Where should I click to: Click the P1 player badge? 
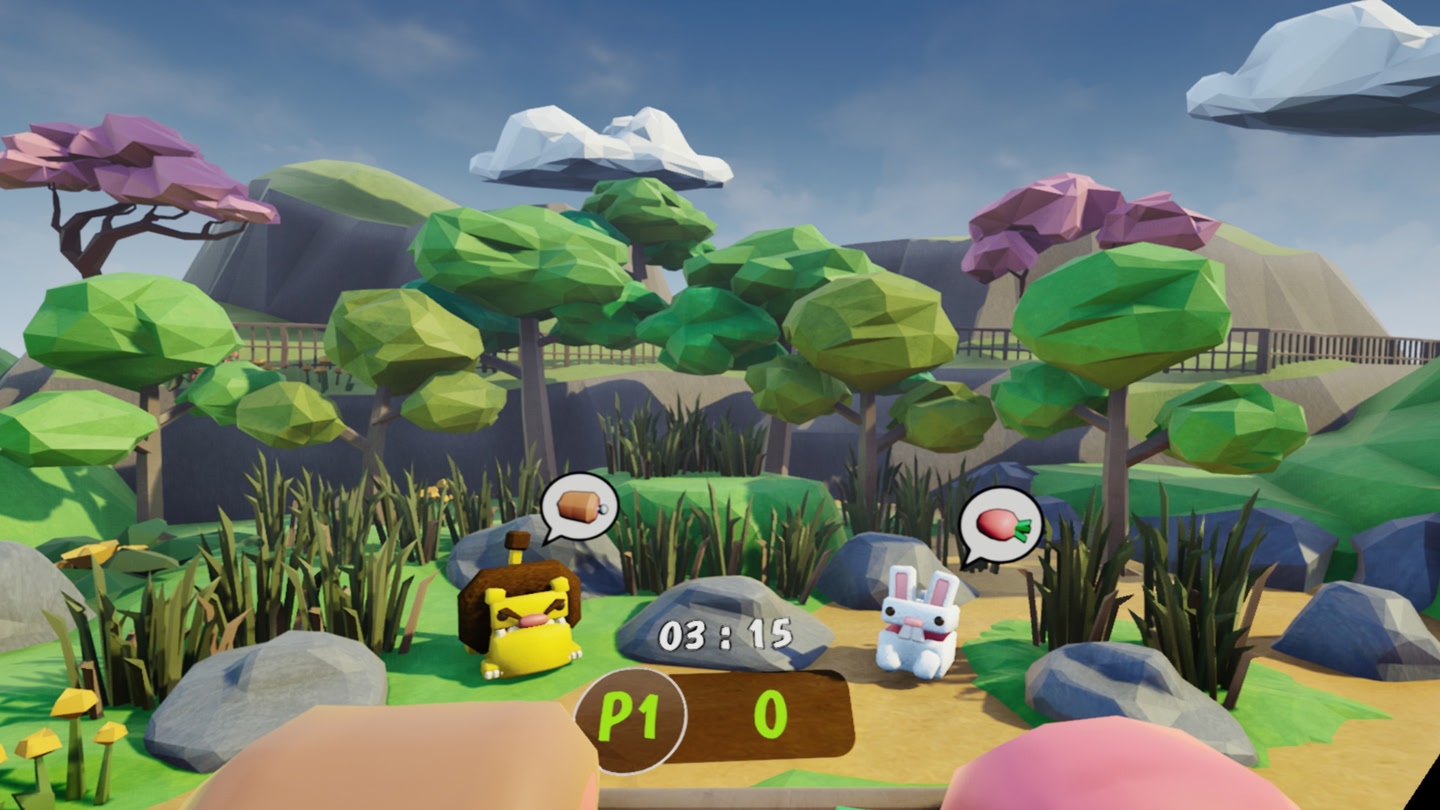[630, 720]
